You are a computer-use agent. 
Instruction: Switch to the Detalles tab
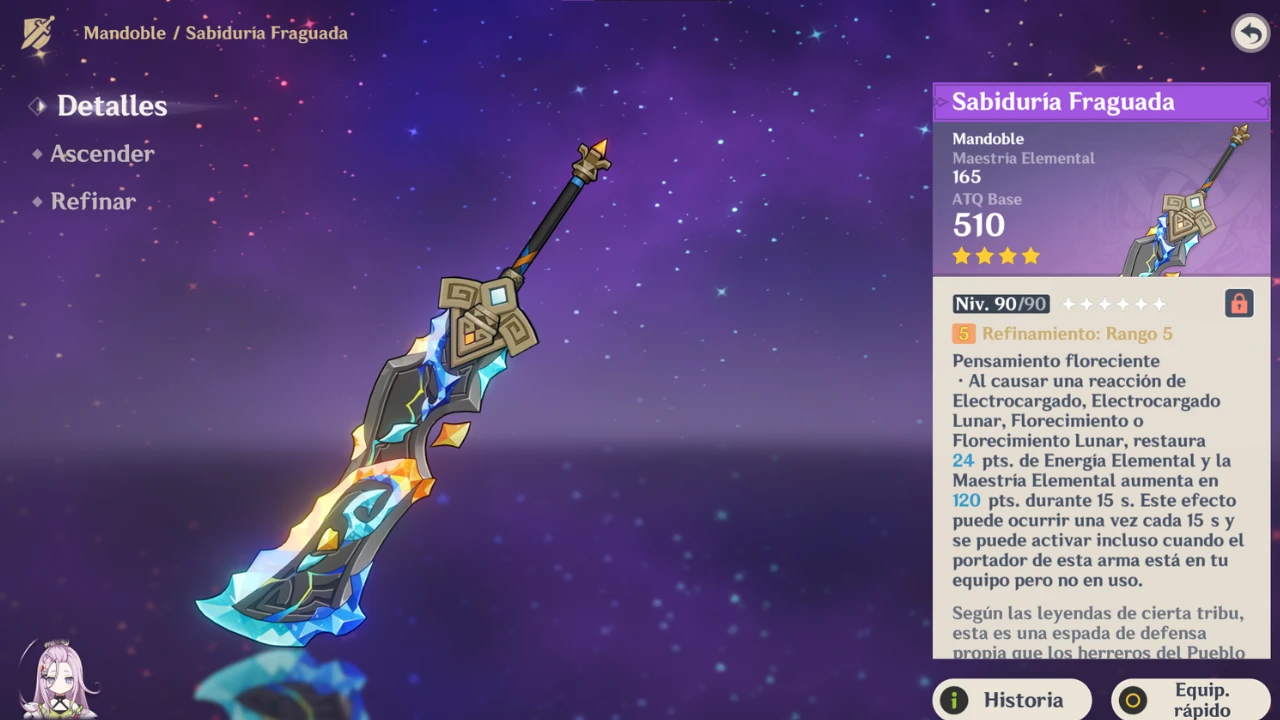[x=111, y=106]
